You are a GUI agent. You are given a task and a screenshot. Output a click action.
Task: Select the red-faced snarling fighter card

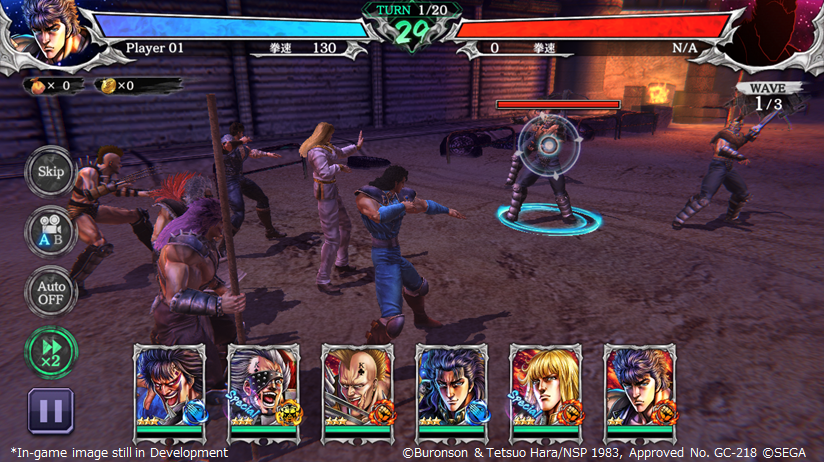(x=169, y=390)
